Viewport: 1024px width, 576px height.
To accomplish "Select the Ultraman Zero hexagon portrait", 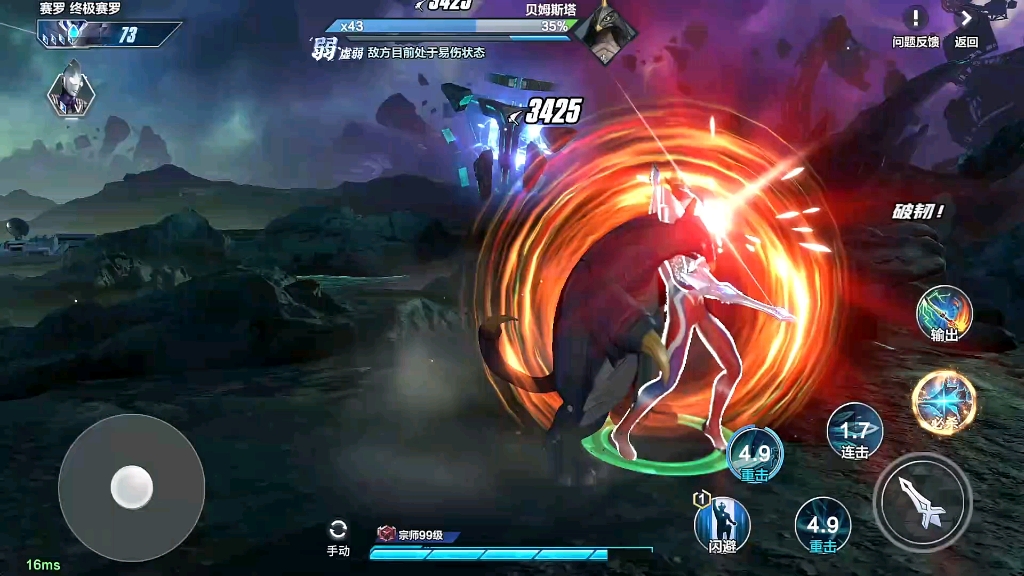I will [71, 93].
